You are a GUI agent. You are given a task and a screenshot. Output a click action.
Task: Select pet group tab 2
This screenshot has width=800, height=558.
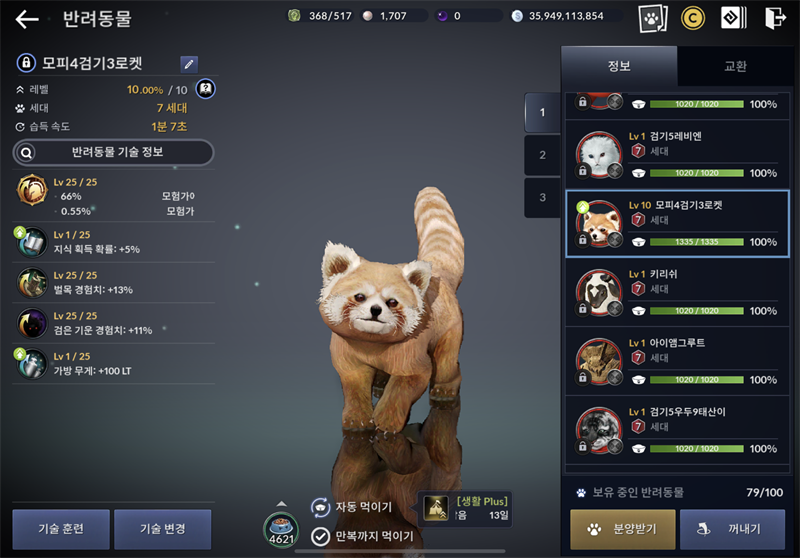pos(542,155)
